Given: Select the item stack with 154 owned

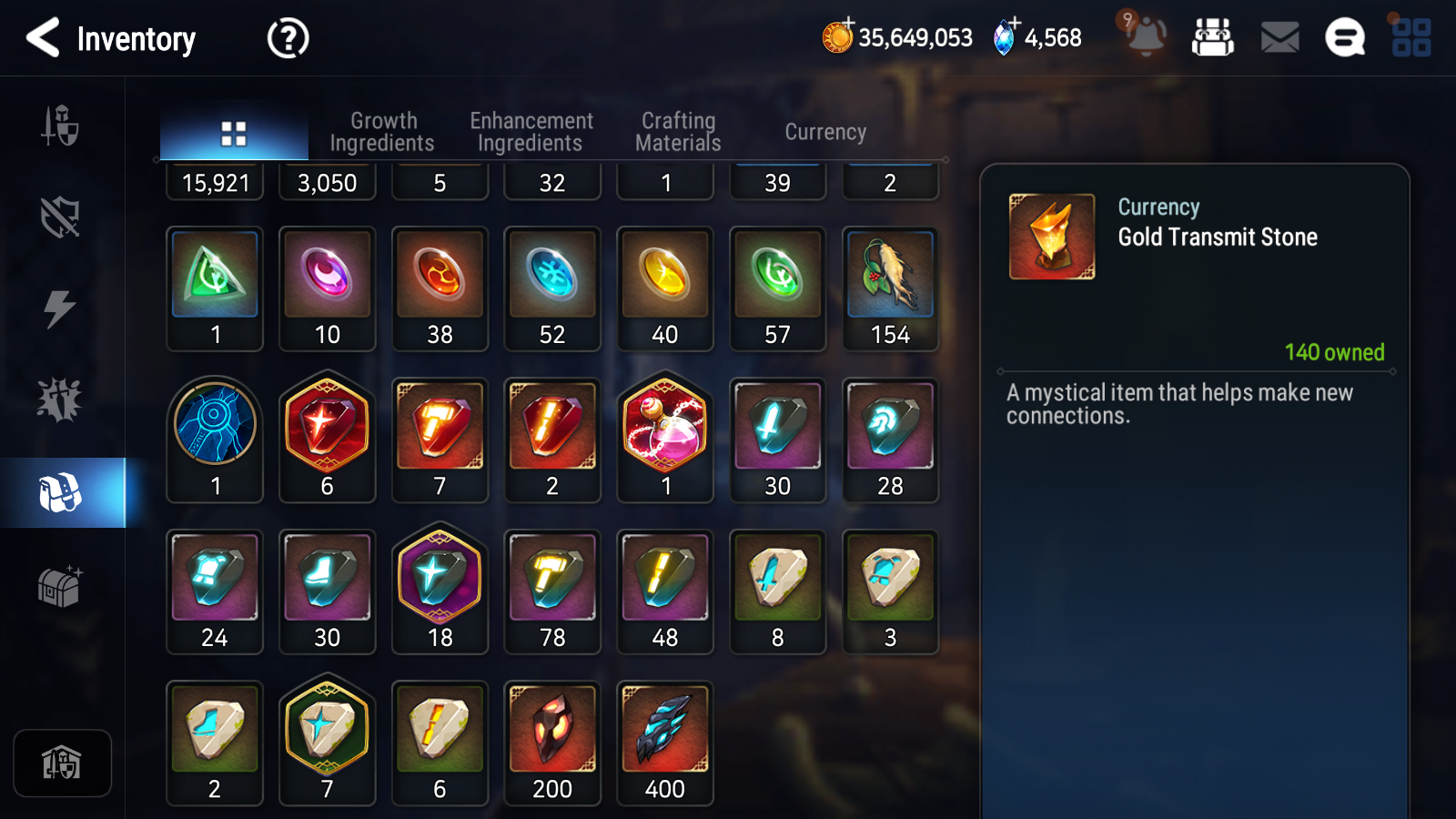Looking at the screenshot, I should 890,288.
